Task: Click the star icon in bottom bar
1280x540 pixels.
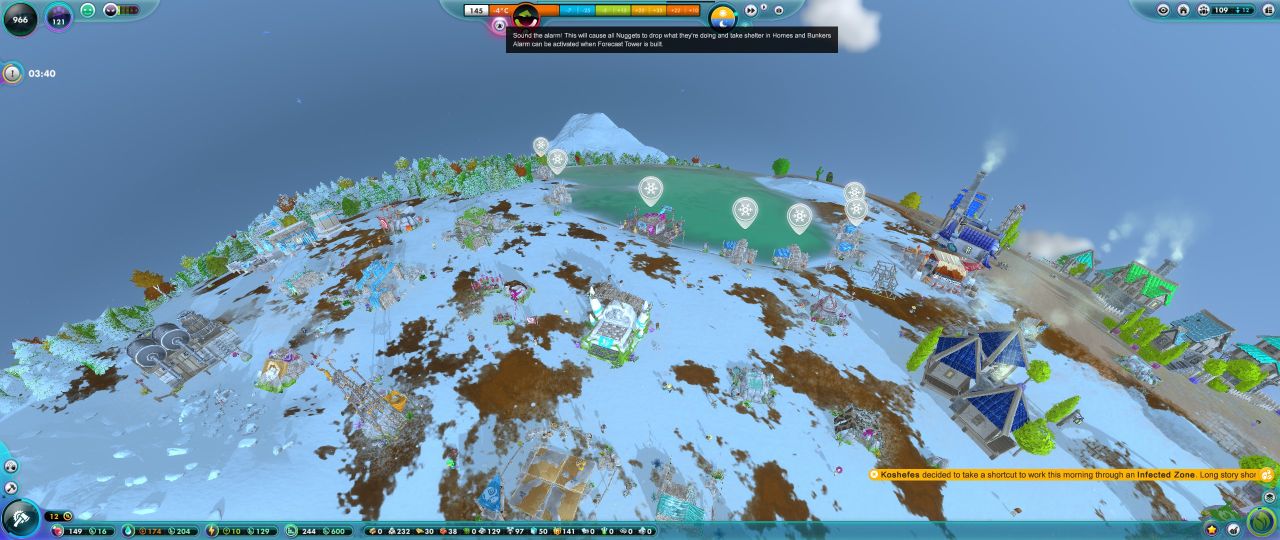Action: [1213, 529]
